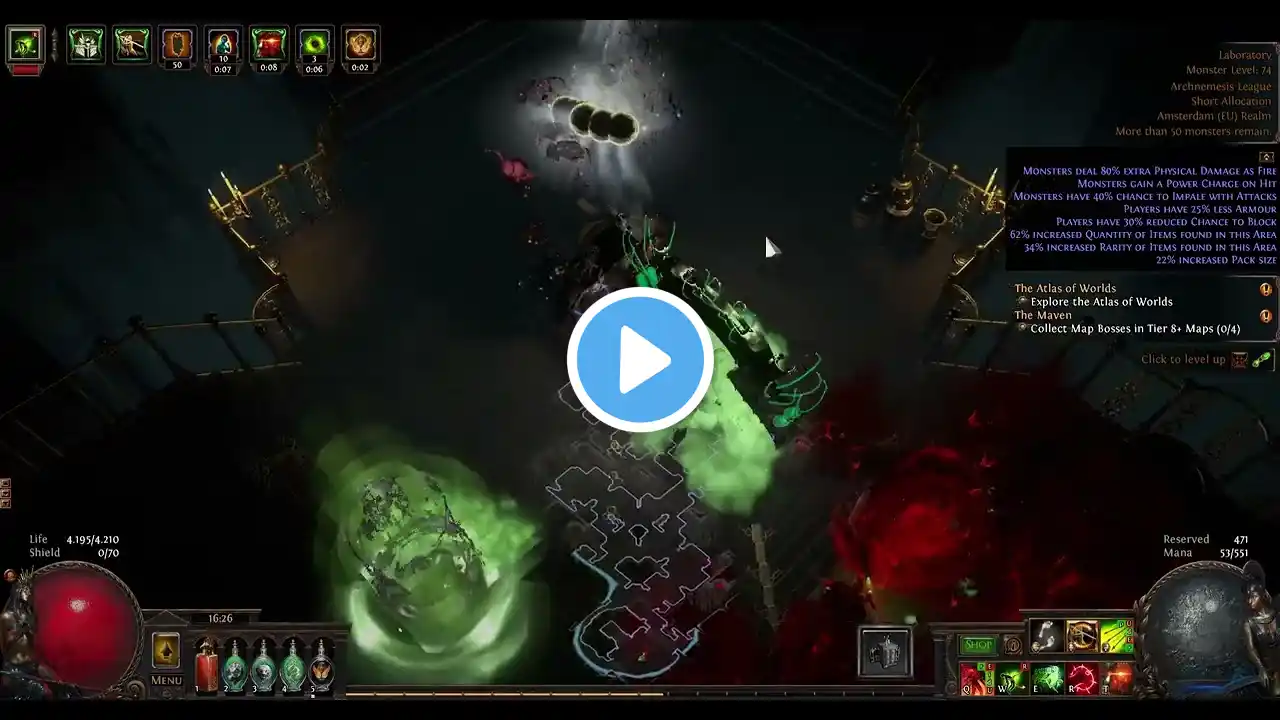Play the video with the center button
Screen dimensions: 1280x720
click(640, 360)
